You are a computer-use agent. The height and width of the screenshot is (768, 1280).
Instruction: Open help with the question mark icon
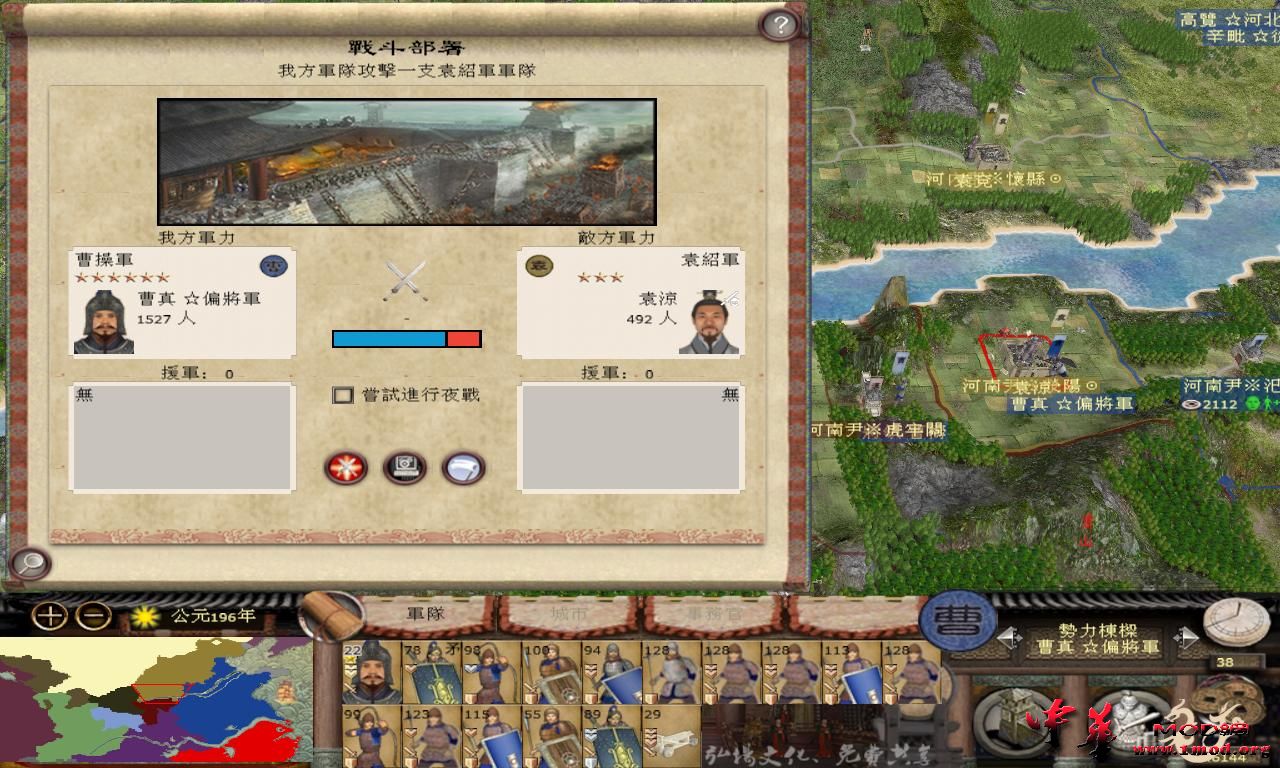tap(778, 23)
